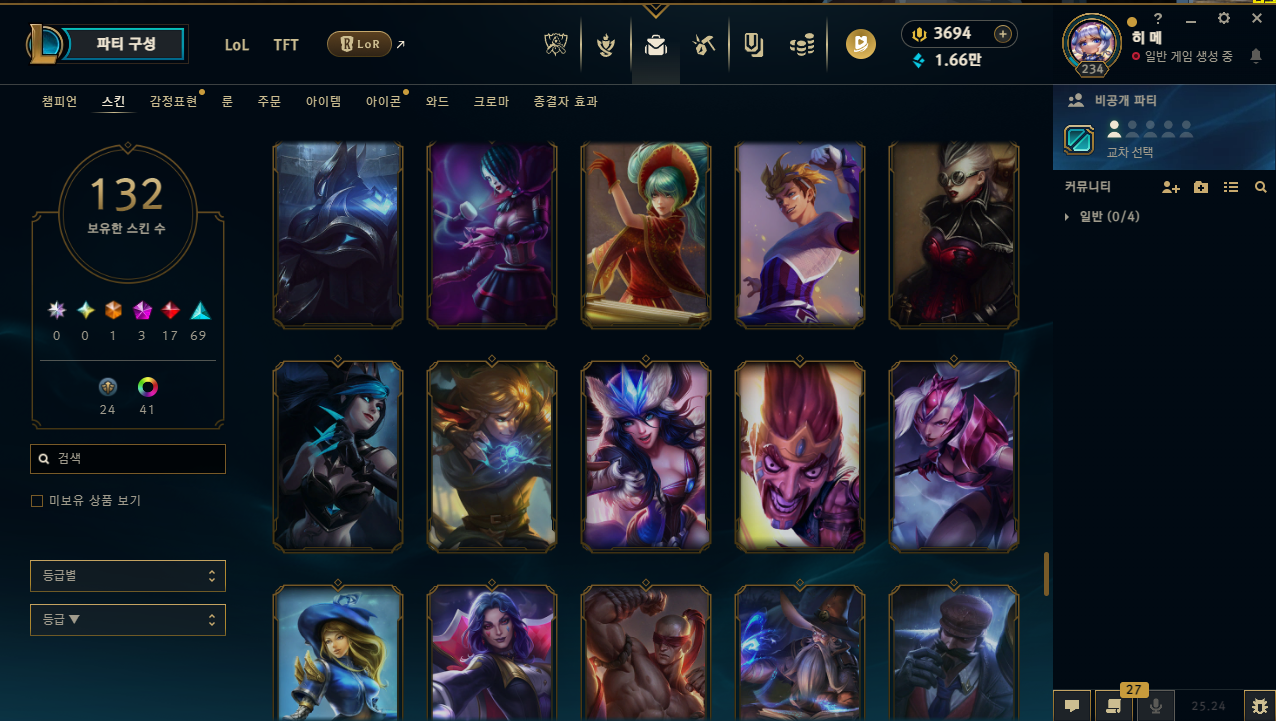
Task: Select the 룬 runes tab
Action: click(x=227, y=101)
